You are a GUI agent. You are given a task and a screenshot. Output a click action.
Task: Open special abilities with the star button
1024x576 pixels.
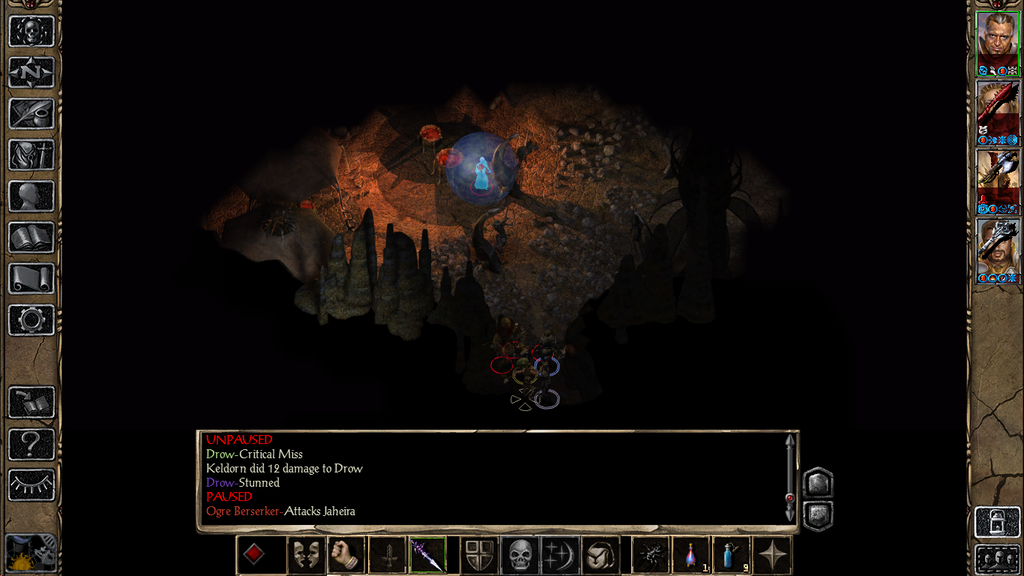click(x=772, y=555)
